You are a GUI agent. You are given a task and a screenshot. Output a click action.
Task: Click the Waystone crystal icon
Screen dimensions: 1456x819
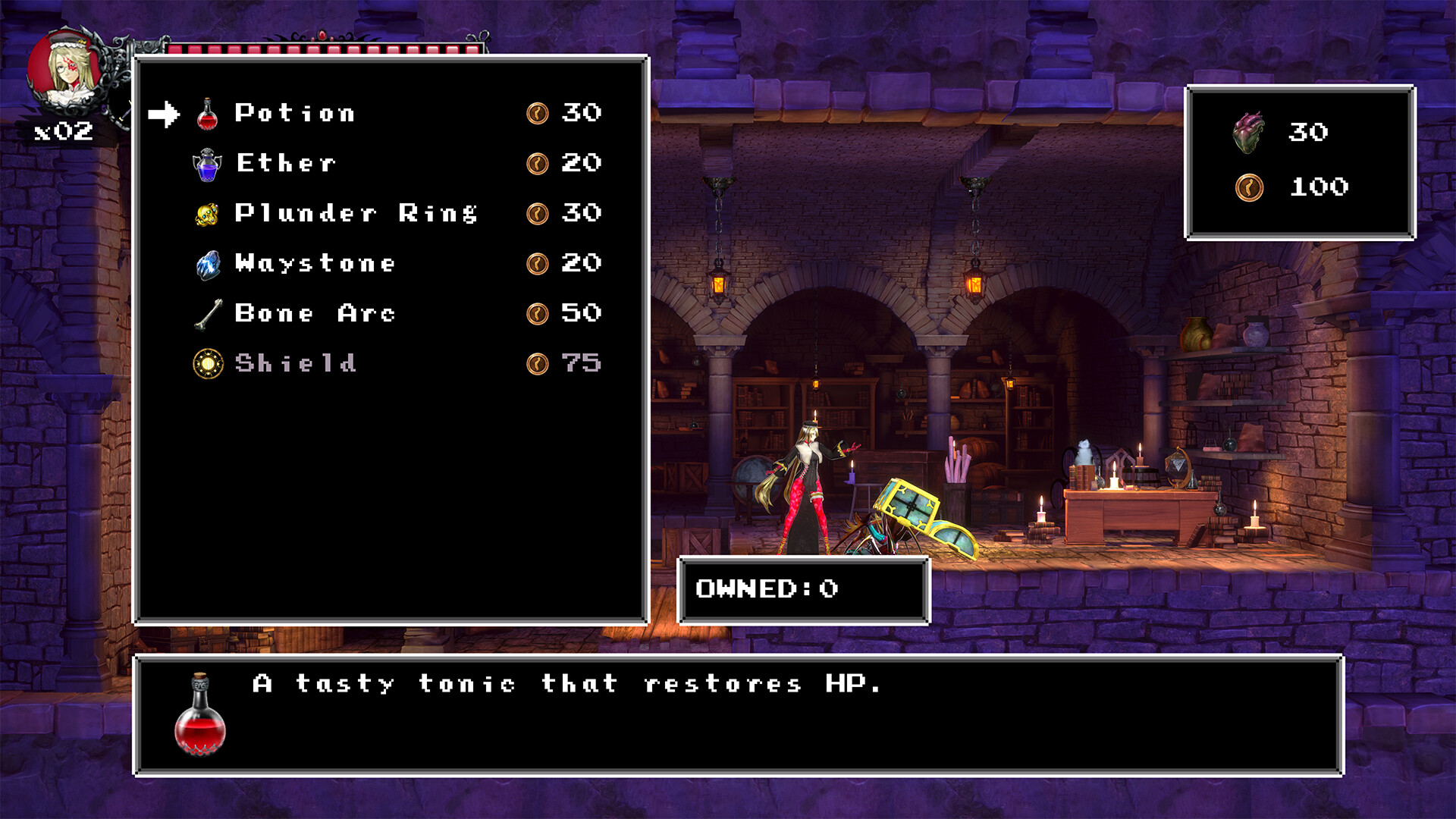pyautogui.click(x=206, y=262)
